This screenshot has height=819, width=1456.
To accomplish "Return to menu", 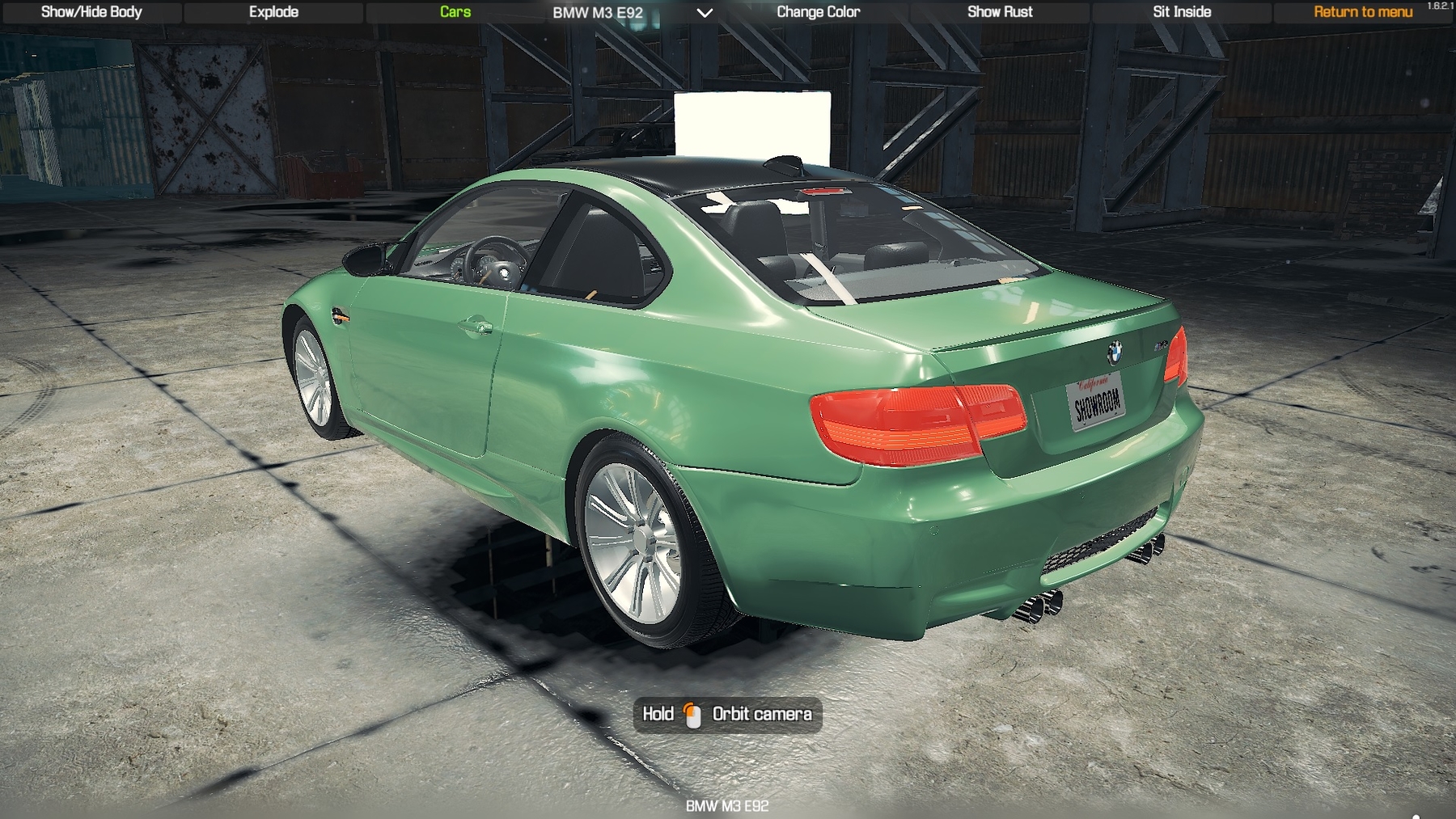I will 1363,12.
